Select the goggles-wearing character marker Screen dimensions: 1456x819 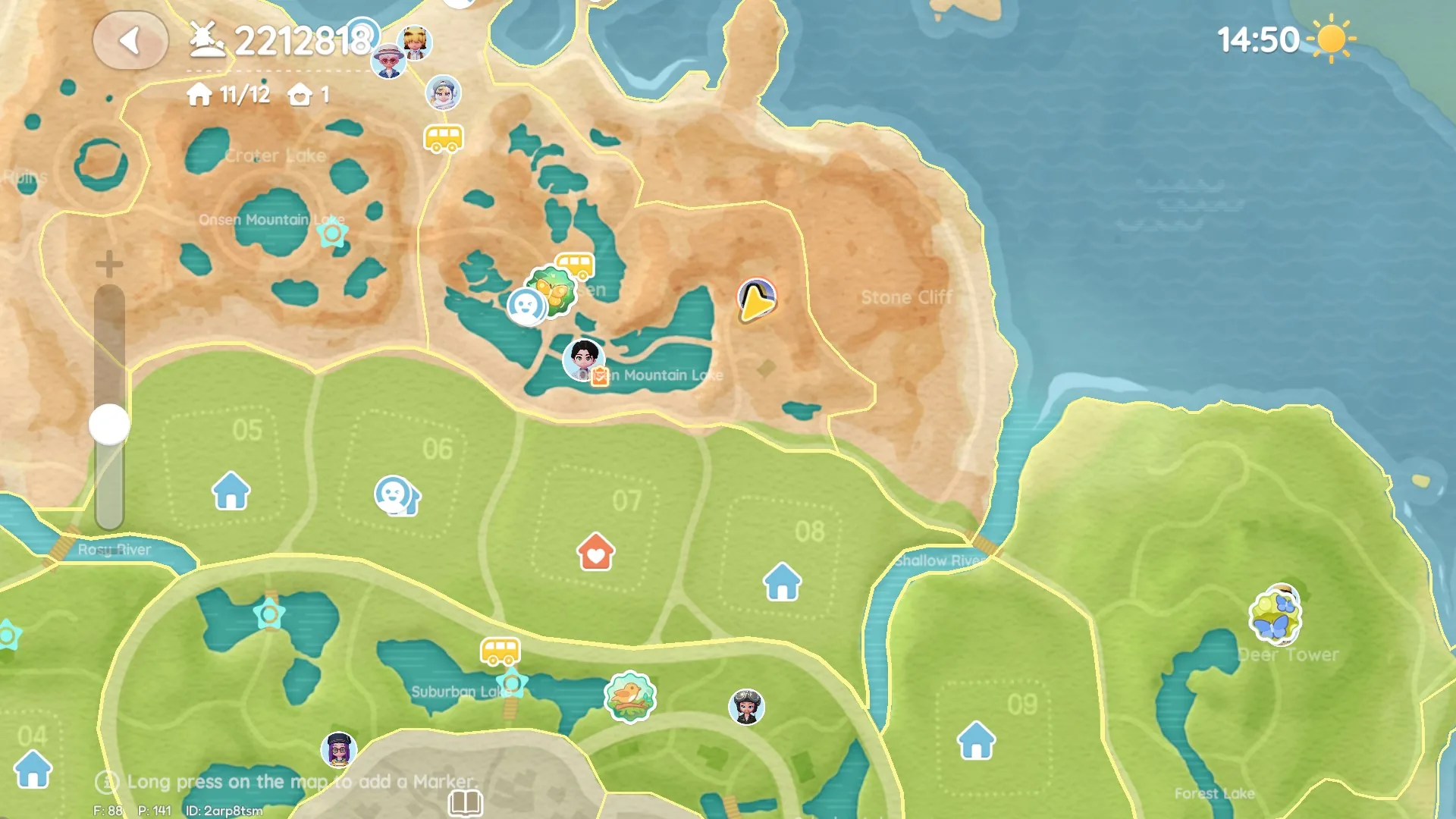pyautogui.click(x=746, y=707)
